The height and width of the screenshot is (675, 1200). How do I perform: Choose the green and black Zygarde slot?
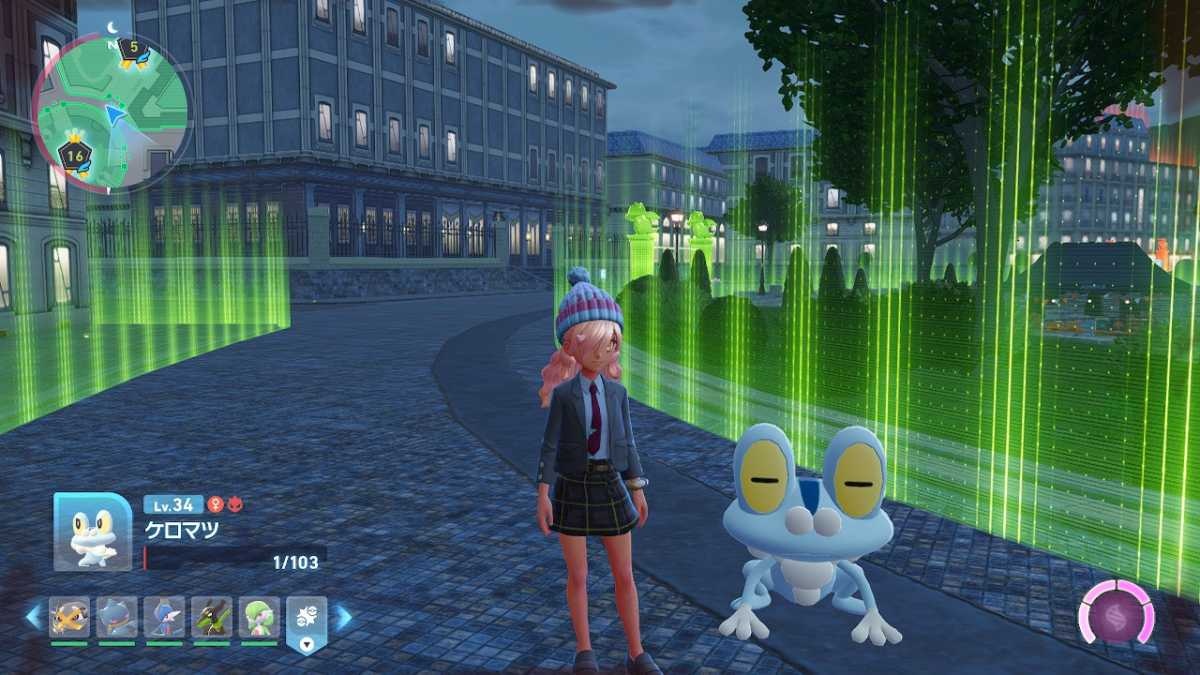[x=212, y=617]
